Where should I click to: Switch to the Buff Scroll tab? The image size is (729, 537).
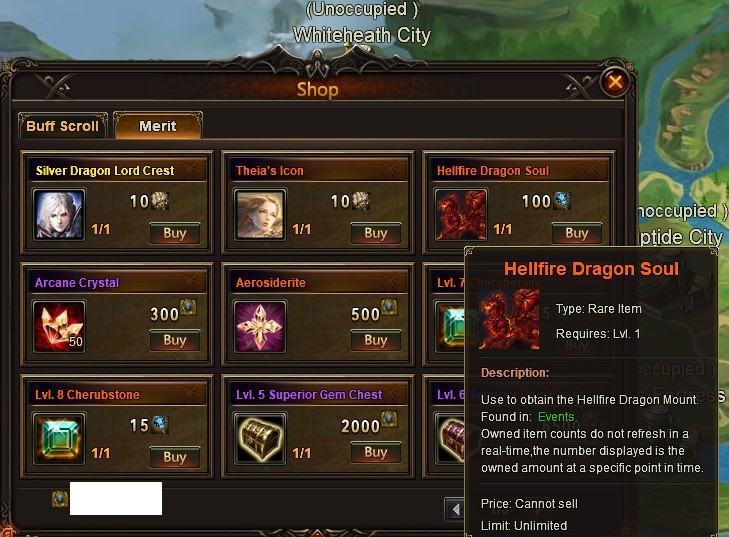62,126
